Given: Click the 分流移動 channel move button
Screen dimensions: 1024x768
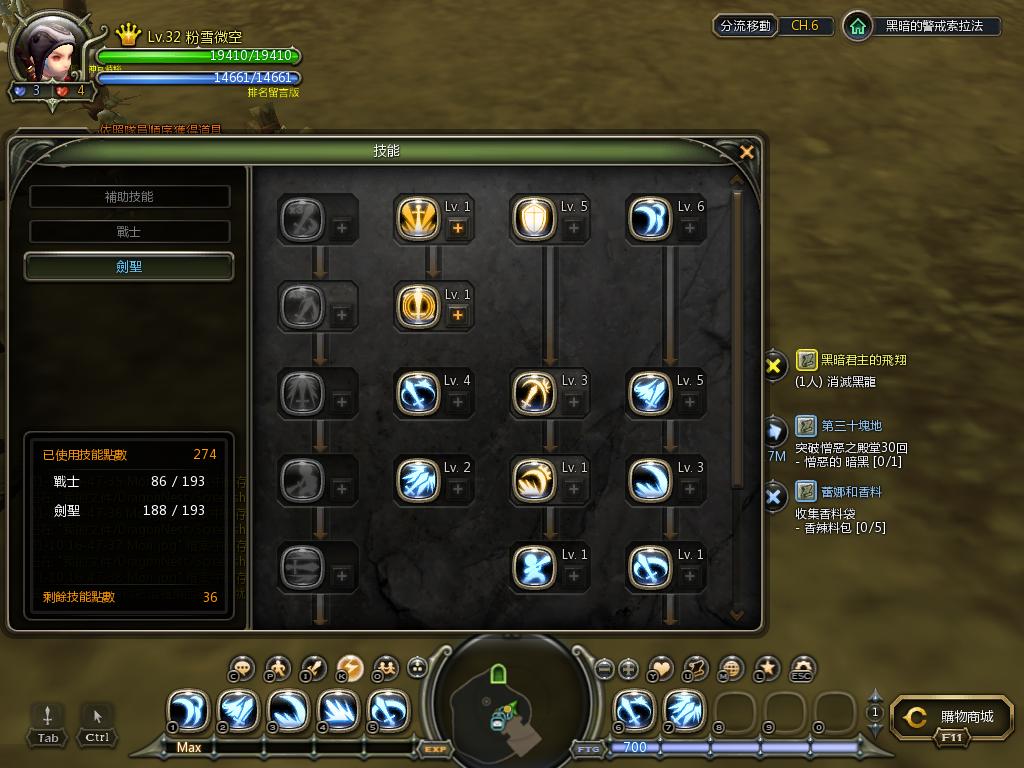Looking at the screenshot, I should point(746,26).
